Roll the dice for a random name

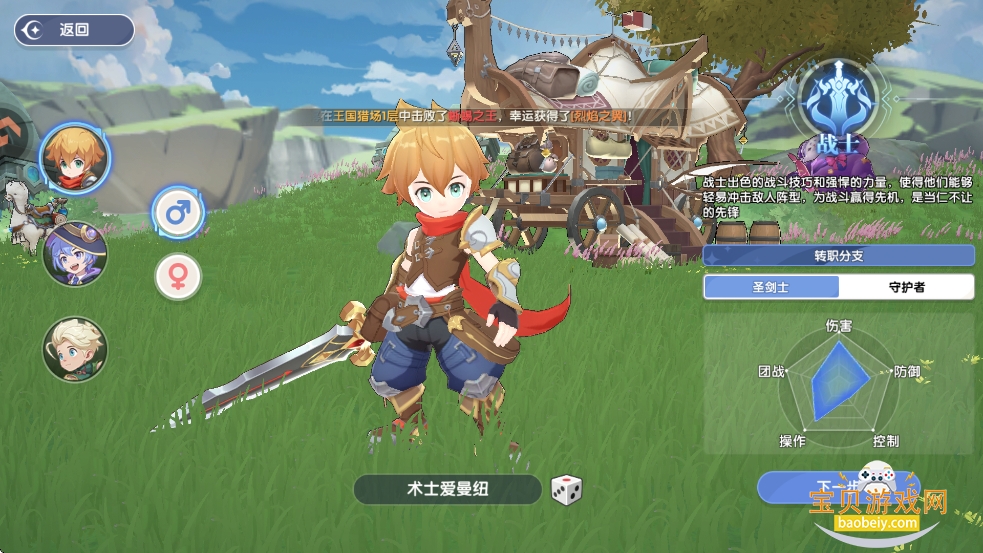click(x=567, y=489)
